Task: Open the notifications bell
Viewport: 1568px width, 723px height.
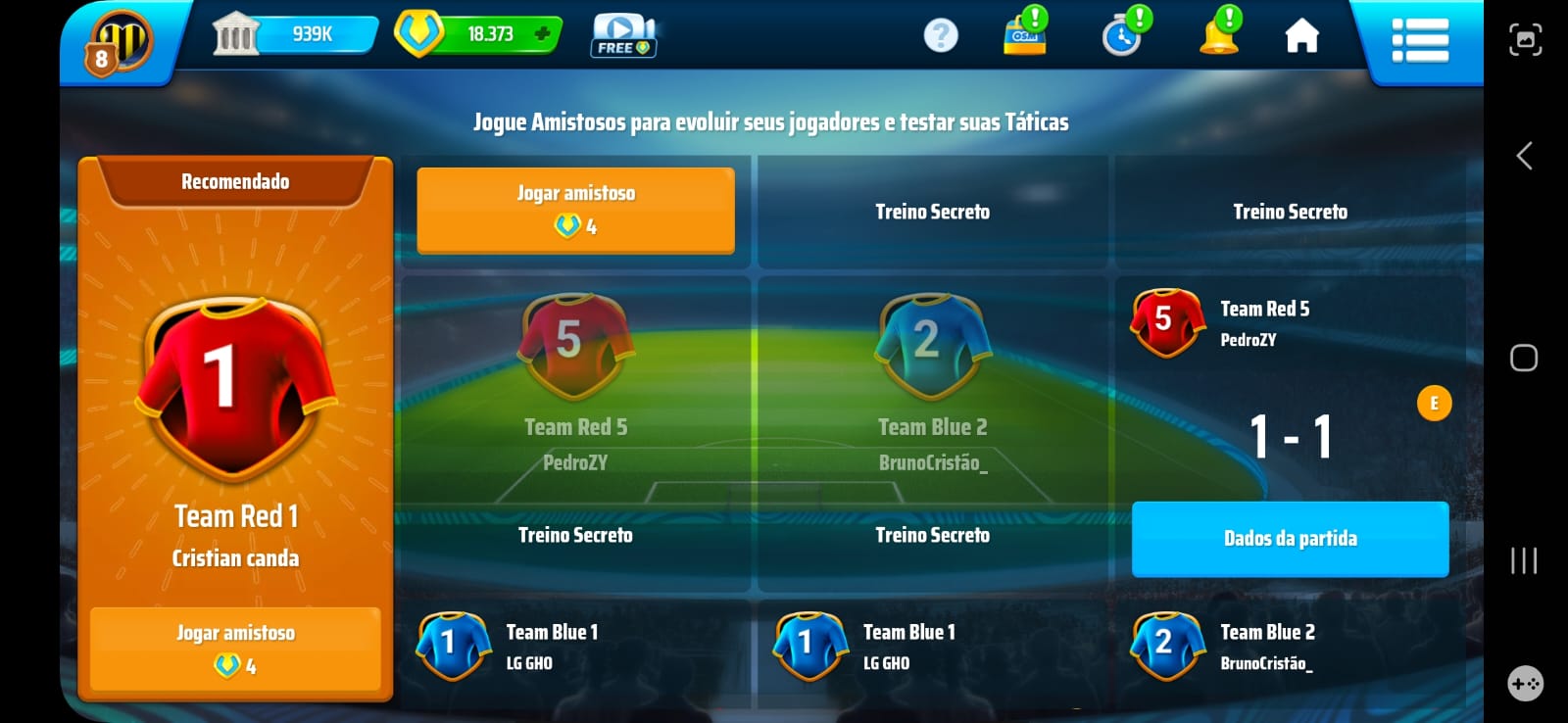Action: [1218, 35]
